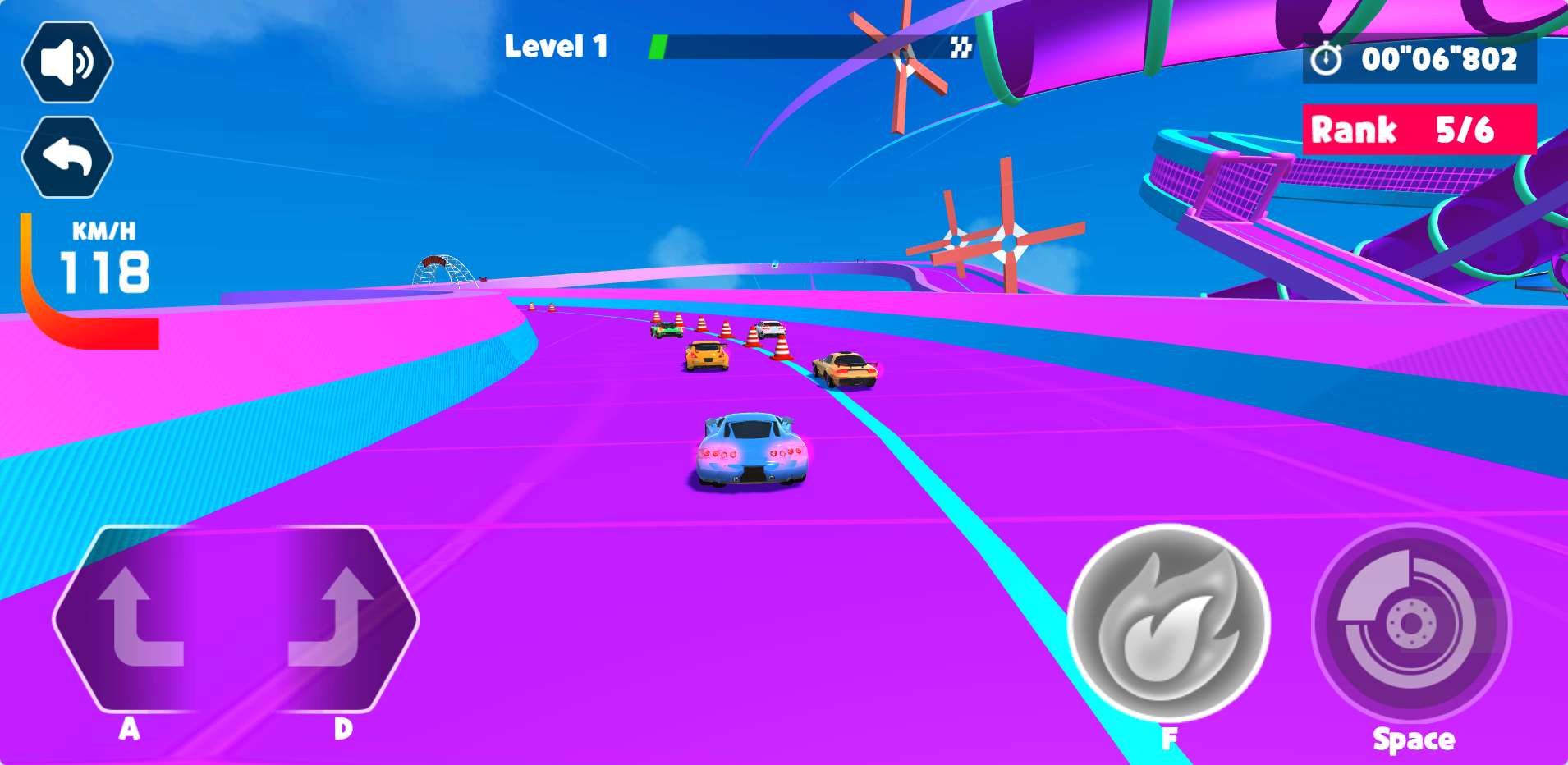This screenshot has width=1568, height=765.
Task: Steer left with the left arrow
Action: coord(138,617)
